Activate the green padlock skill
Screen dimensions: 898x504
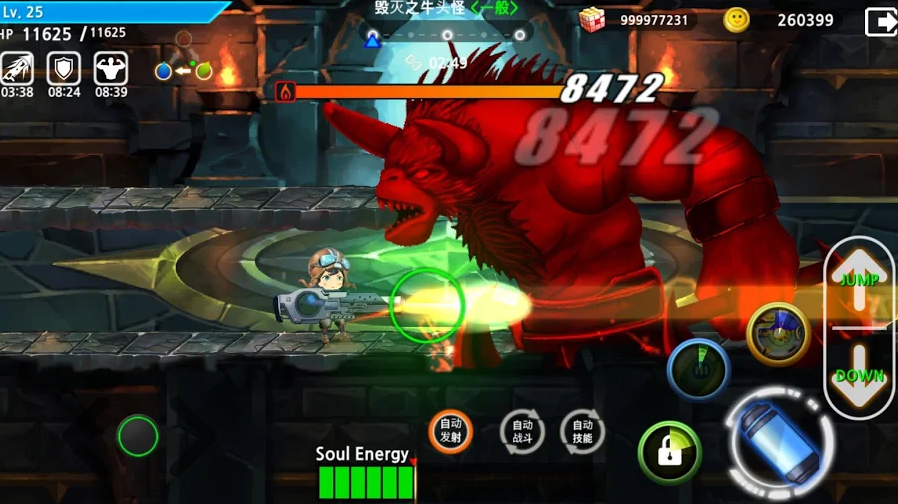coord(669,451)
